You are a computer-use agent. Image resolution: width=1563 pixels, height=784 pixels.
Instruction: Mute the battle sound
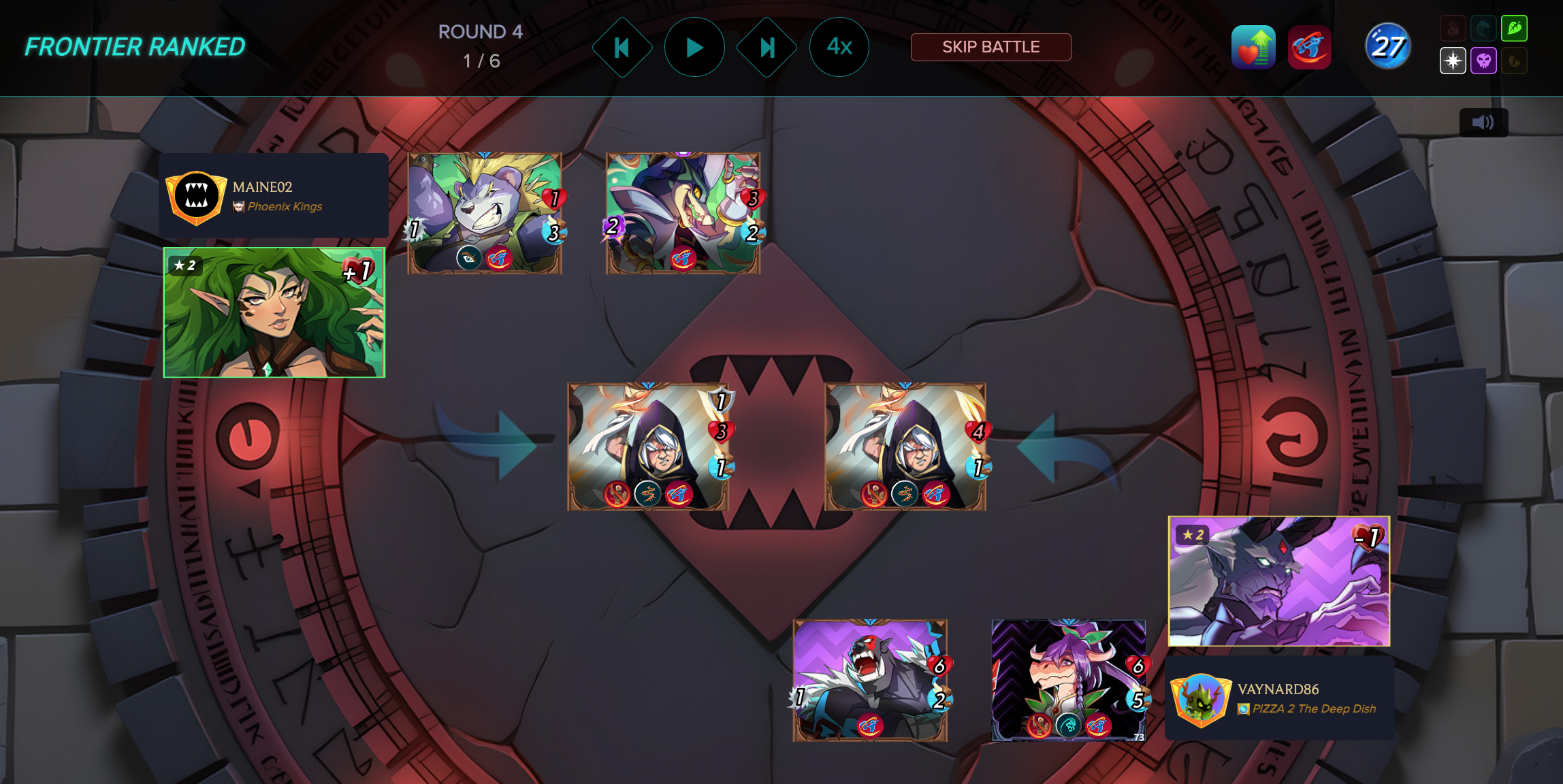(x=1483, y=122)
